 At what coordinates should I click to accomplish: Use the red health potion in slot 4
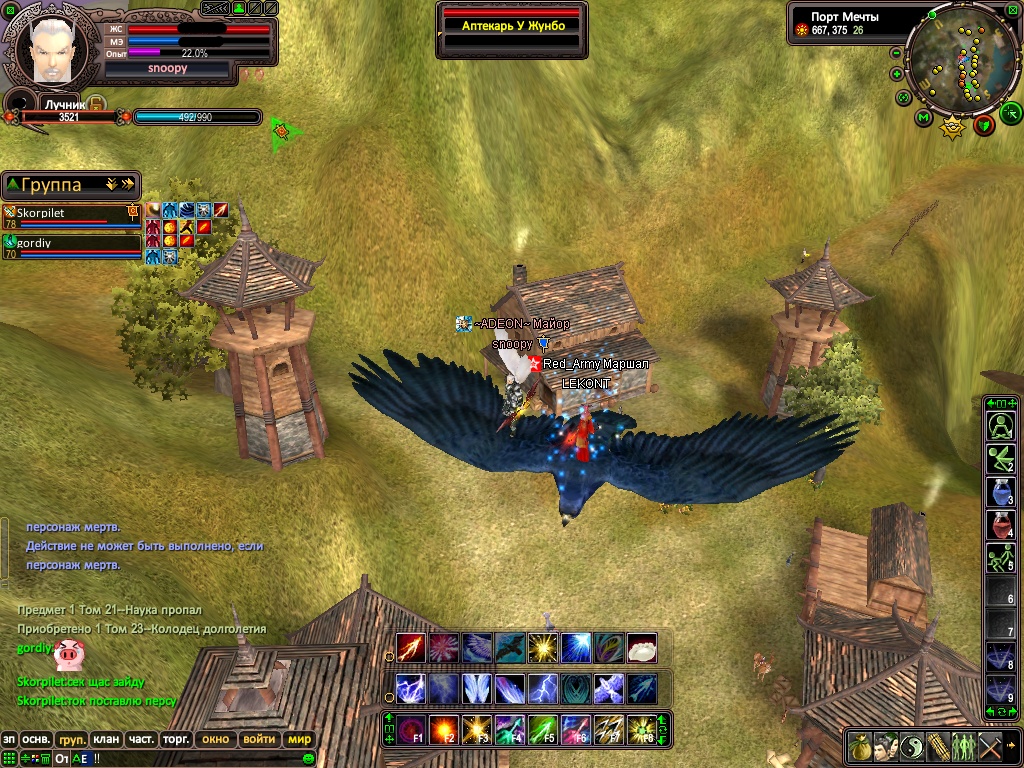point(1001,524)
